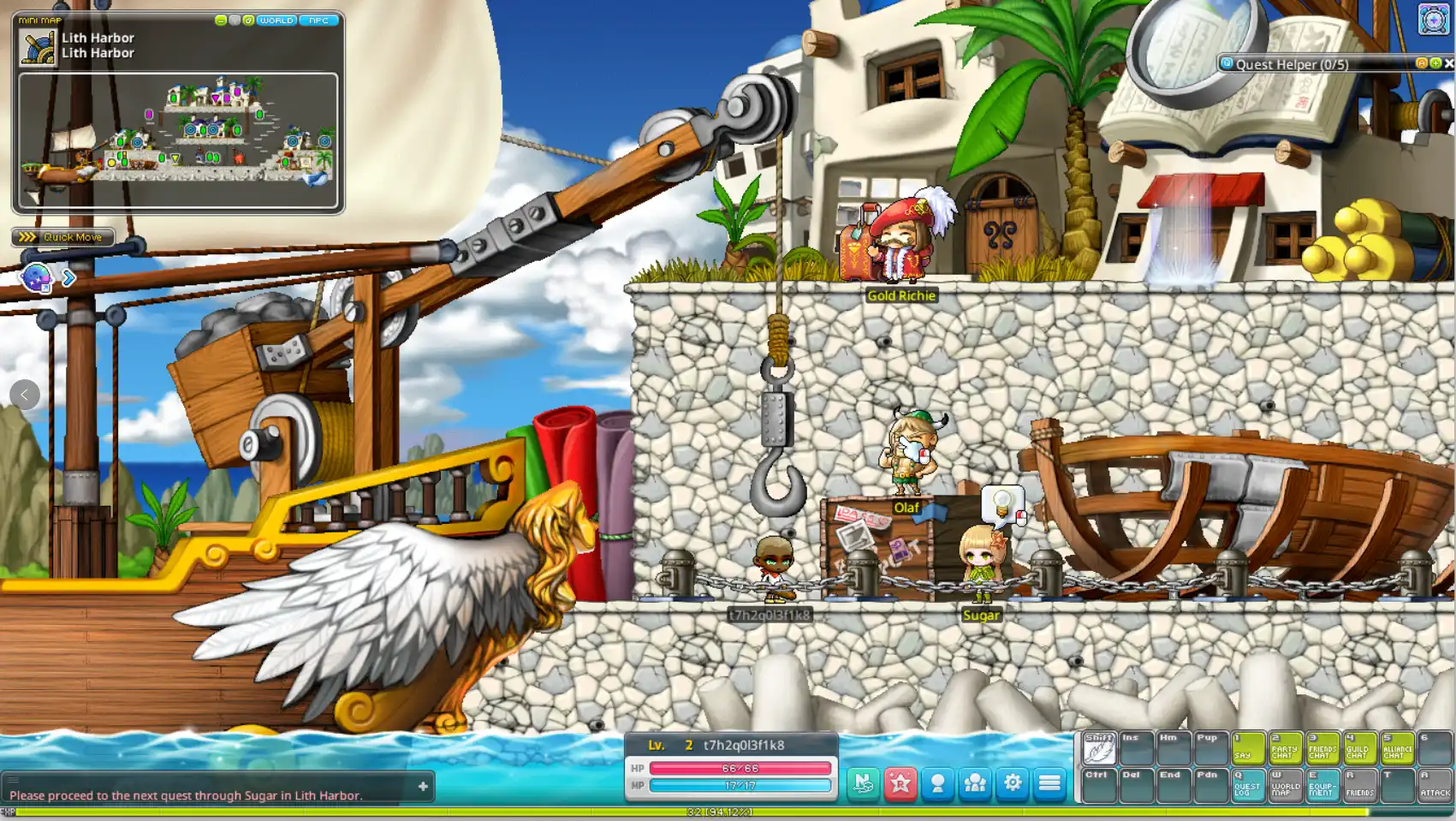Open the Community people icon

point(975,782)
